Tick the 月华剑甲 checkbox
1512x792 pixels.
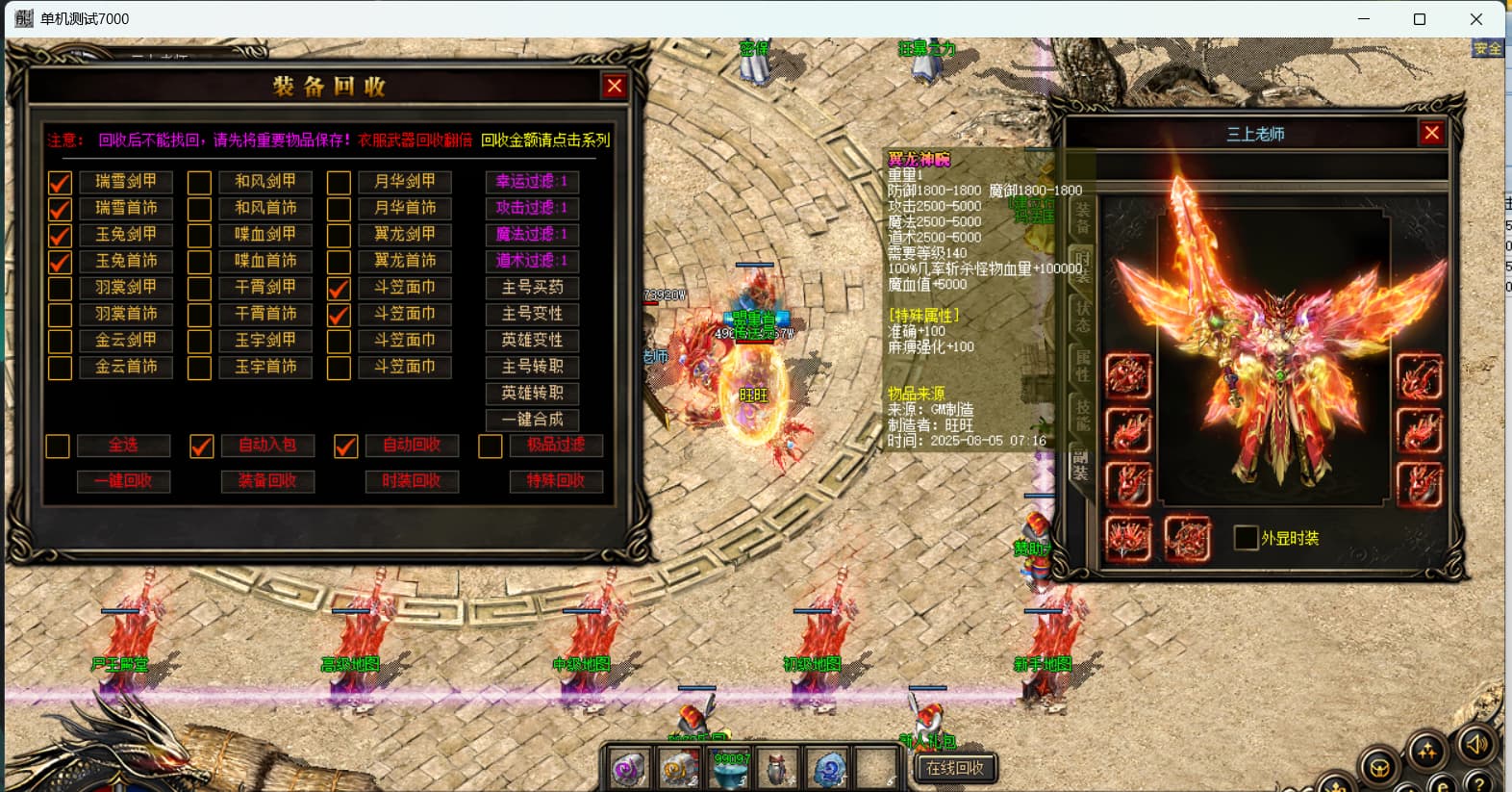pyautogui.click(x=339, y=182)
